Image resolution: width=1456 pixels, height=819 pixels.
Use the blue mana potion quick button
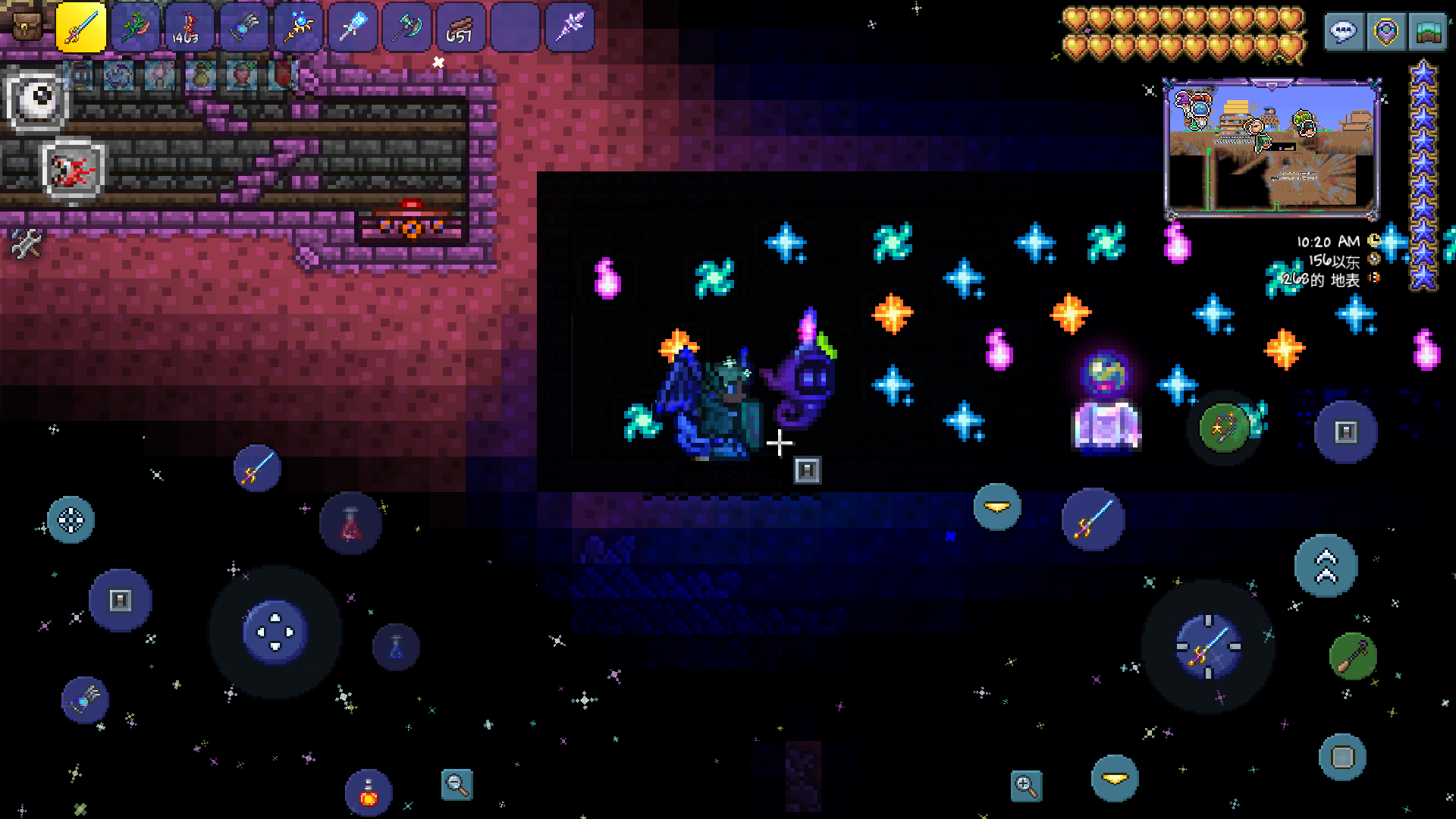(x=396, y=647)
